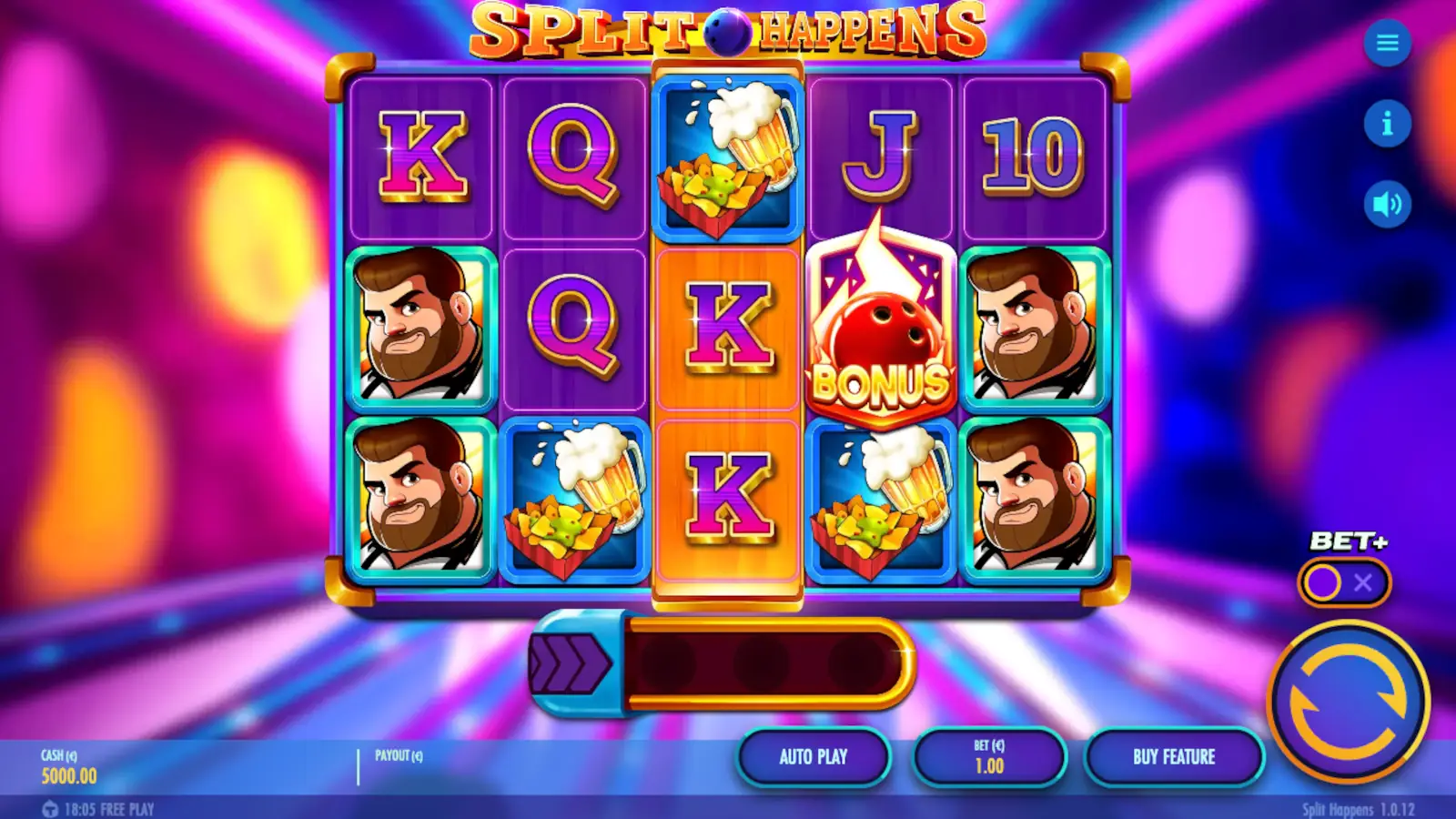Screen dimensions: 1456x819
Task: Open the BET amount selector
Action: pos(989,756)
